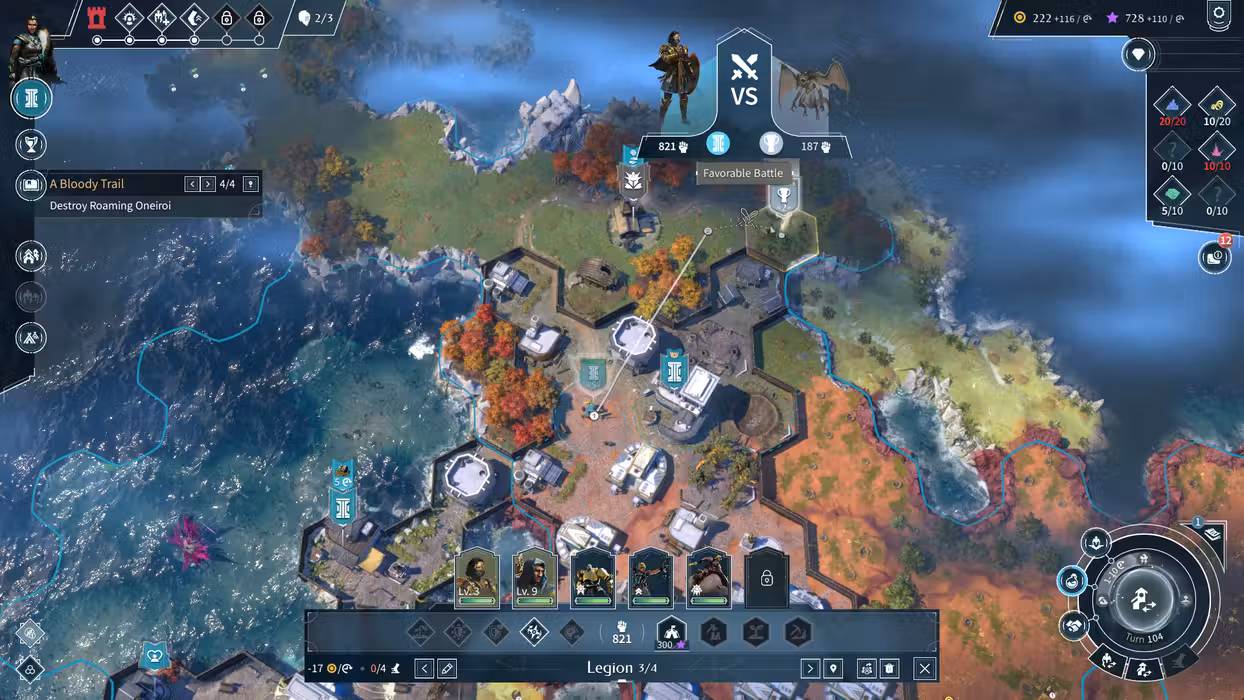Open the diamond resources panel toggle
1244x700 pixels.
(1138, 54)
